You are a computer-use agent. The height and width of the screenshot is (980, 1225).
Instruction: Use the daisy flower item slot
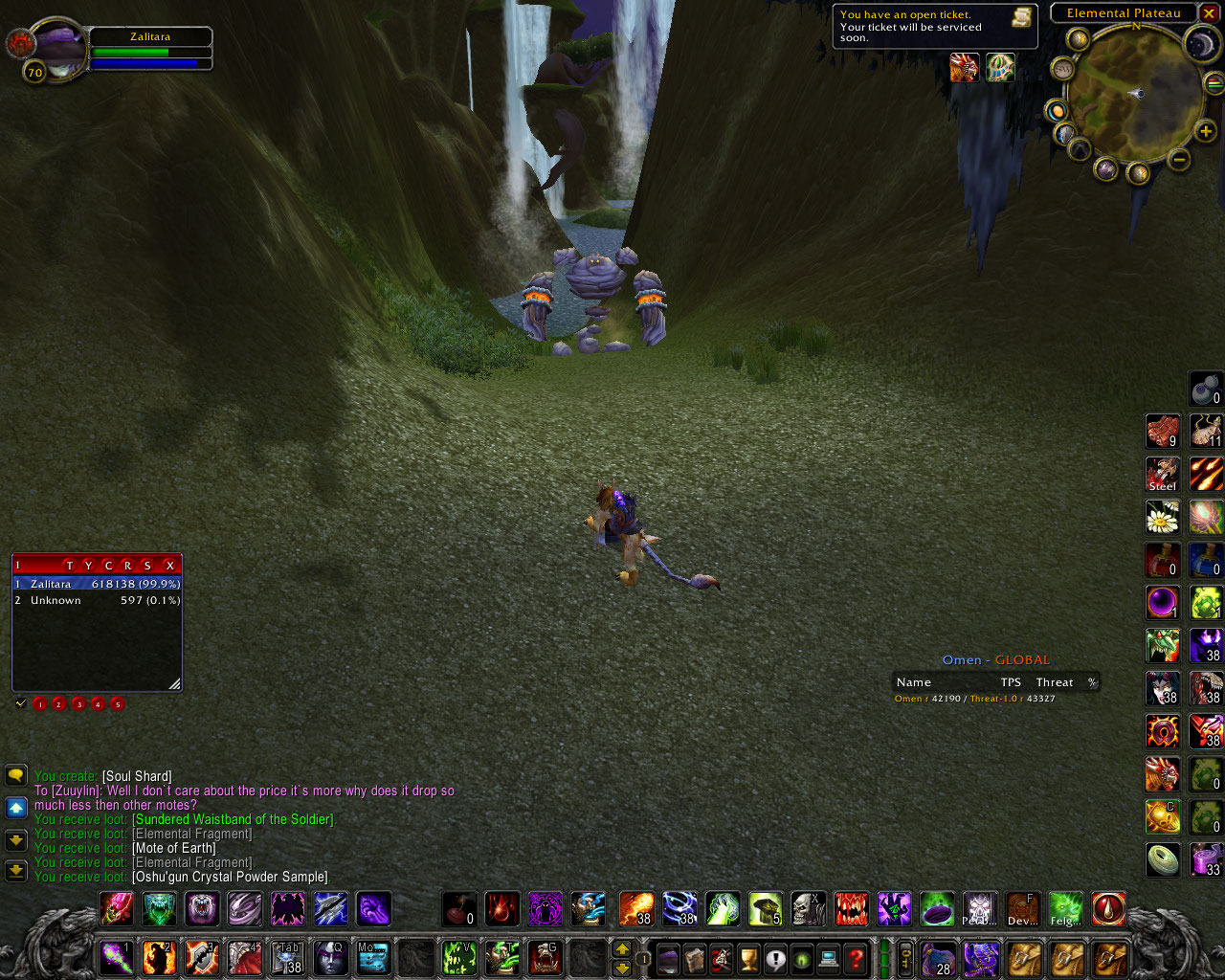click(1162, 518)
